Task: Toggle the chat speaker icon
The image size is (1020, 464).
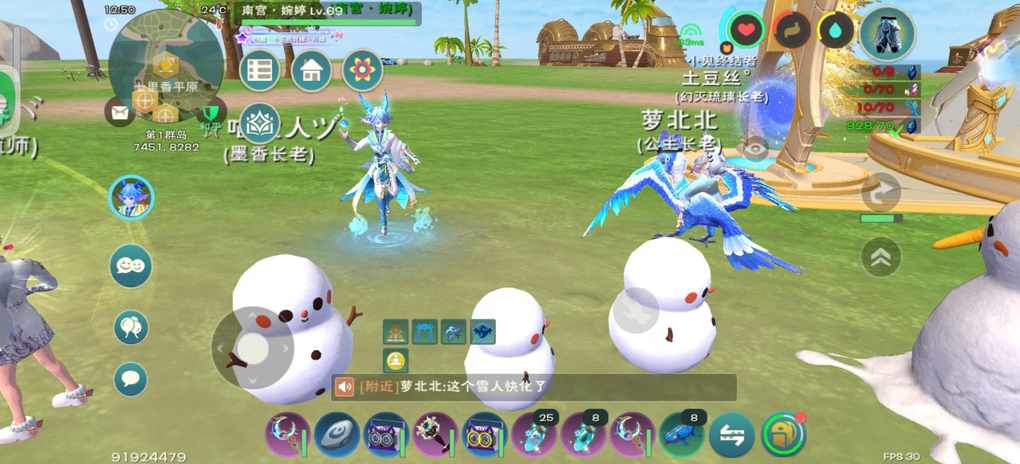Action: 345,387
